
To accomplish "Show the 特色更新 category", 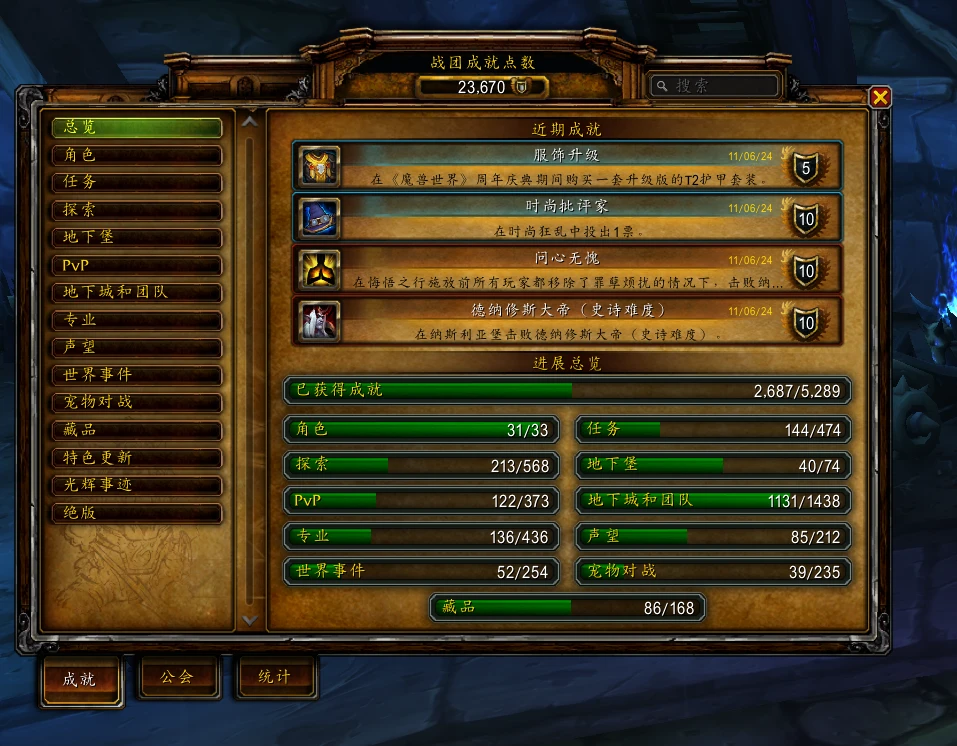I will [137, 457].
